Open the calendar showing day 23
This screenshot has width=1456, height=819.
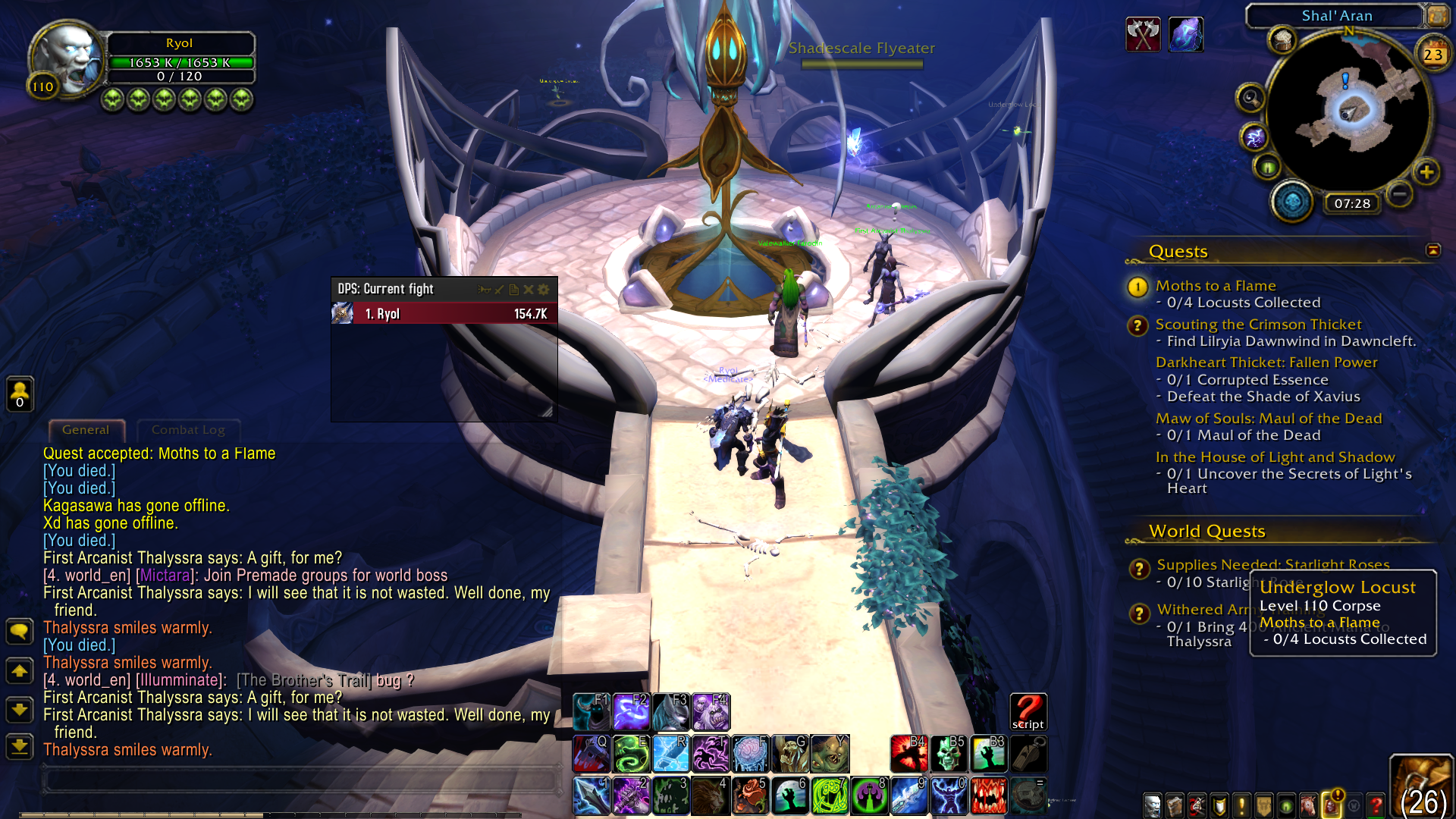[x=1432, y=54]
